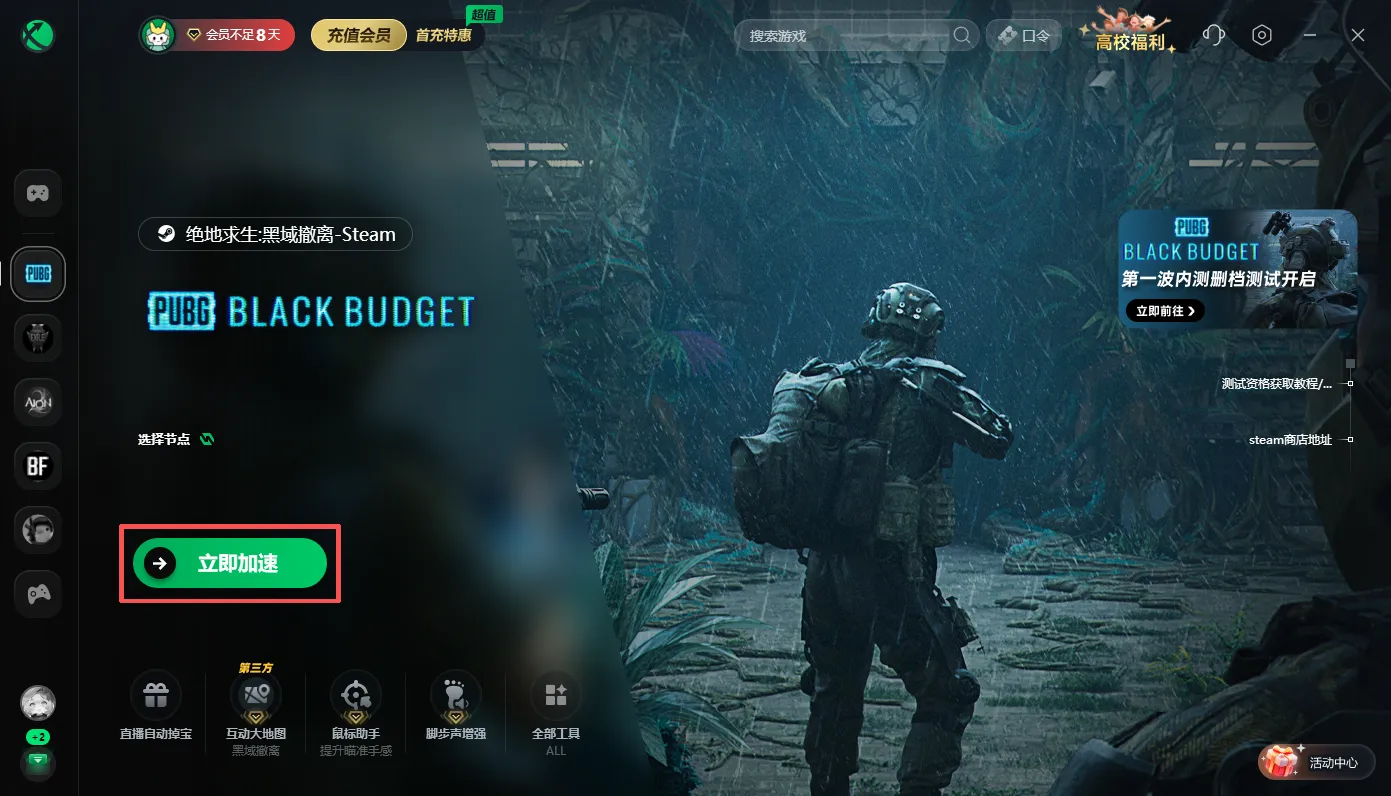This screenshot has height=796, width=1391.
Task: Click the 立即加速 accelerate button
Action: coord(229,563)
